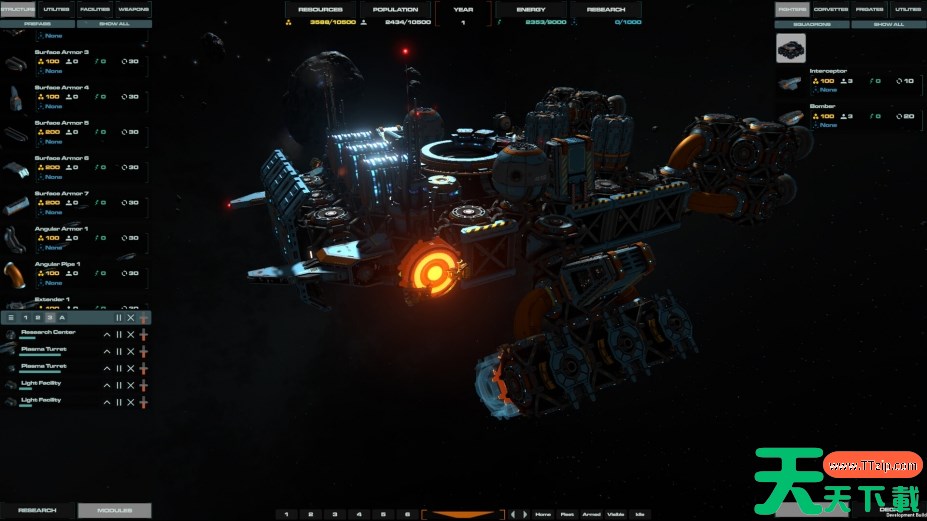
Task: Select the Facilities build tab
Action: [x=95, y=9]
